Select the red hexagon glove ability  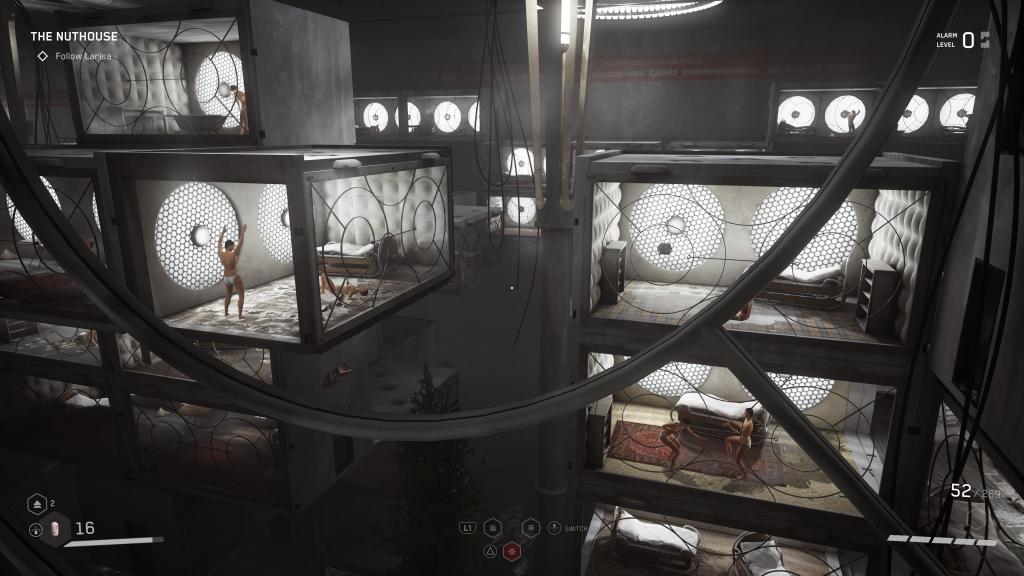point(512,550)
